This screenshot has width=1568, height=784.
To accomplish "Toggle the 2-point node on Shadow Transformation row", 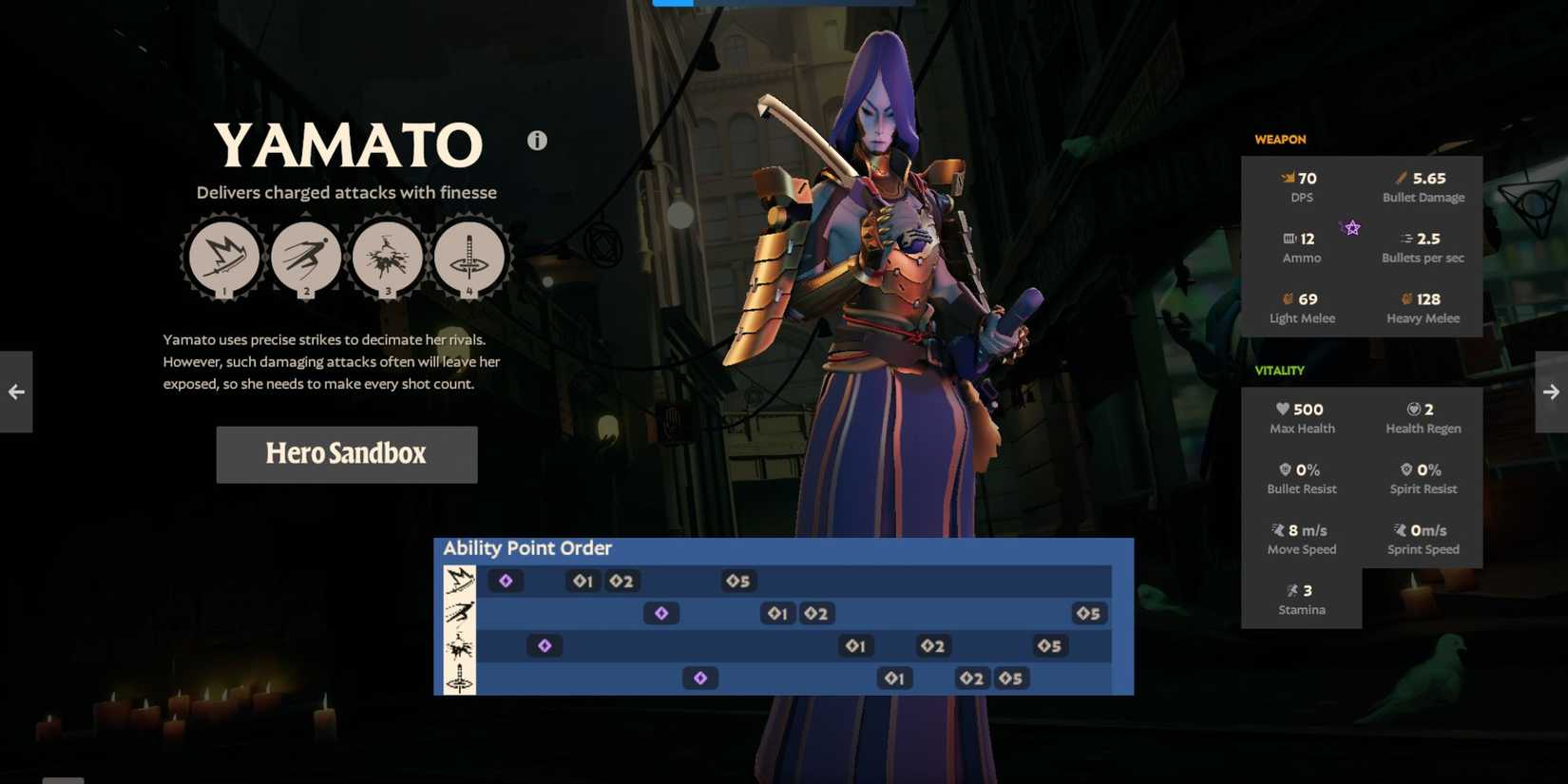I will click(971, 679).
